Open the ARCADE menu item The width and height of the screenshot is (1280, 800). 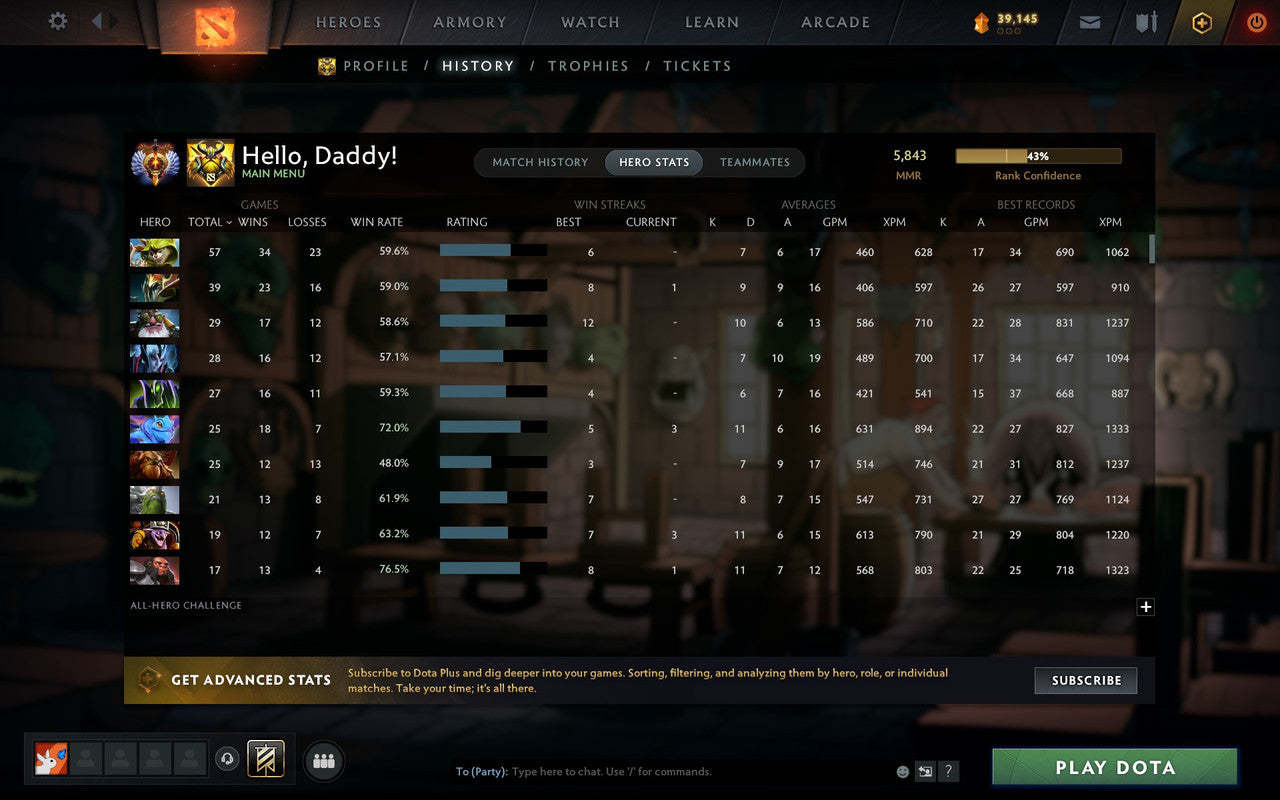pyautogui.click(x=836, y=21)
